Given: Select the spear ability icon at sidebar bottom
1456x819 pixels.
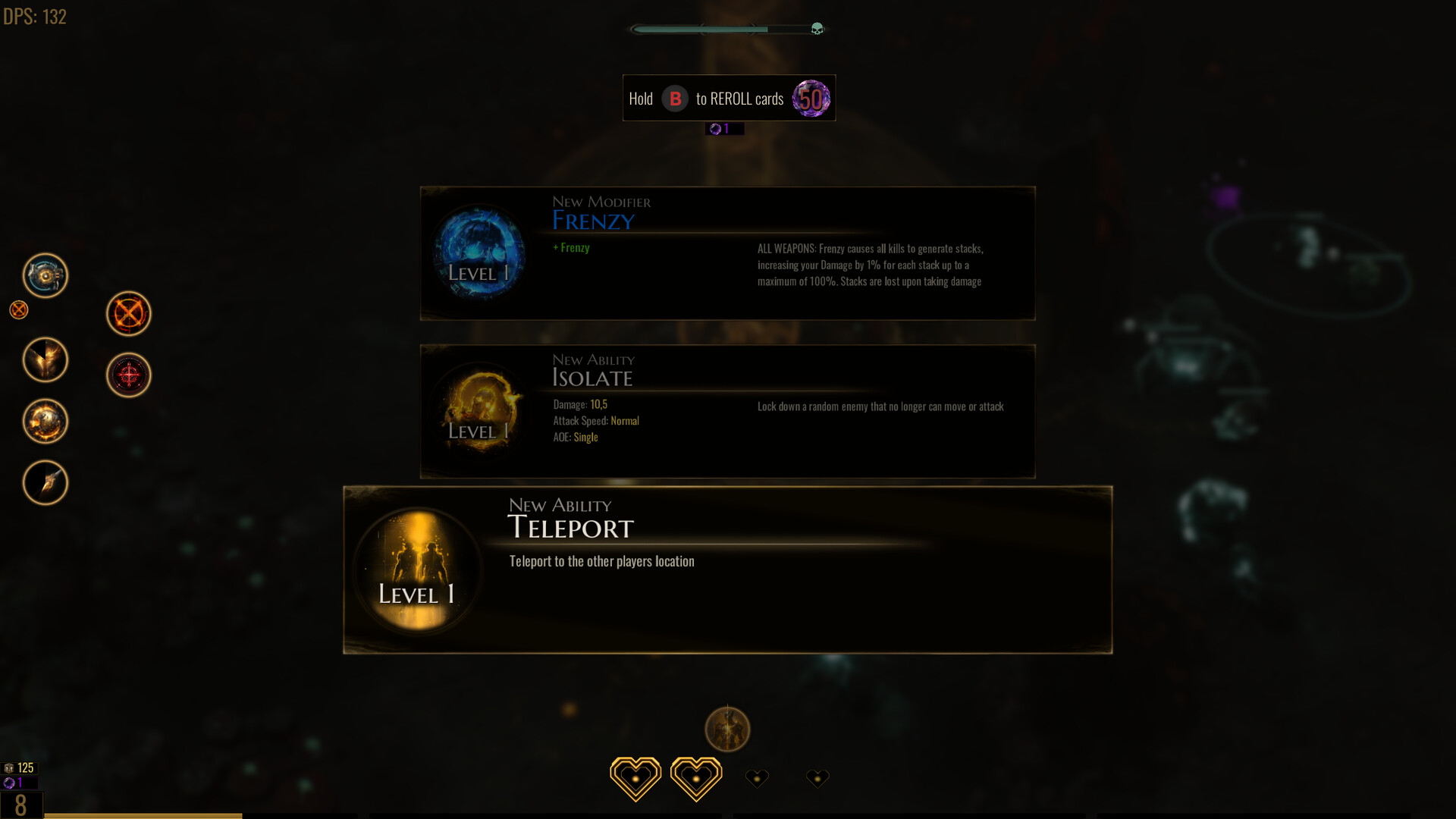Looking at the screenshot, I should tap(45, 483).
